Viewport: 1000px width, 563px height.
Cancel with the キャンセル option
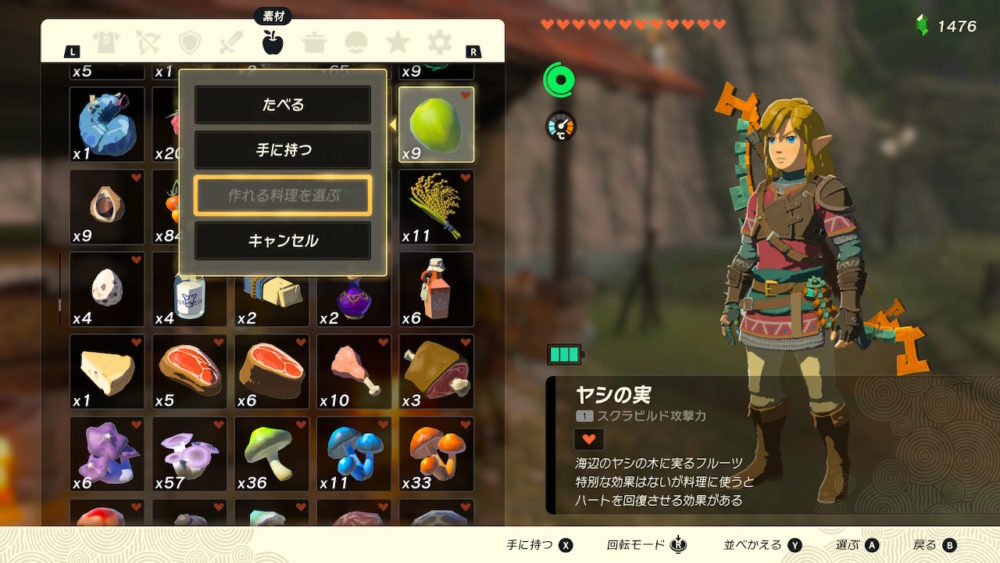282,241
